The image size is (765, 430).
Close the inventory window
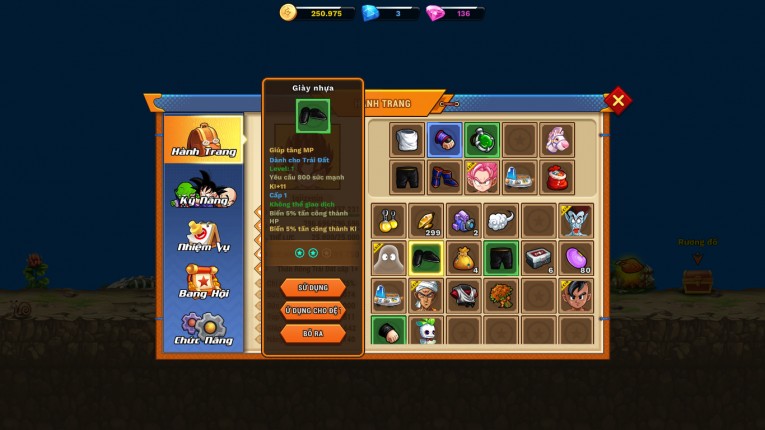click(618, 100)
